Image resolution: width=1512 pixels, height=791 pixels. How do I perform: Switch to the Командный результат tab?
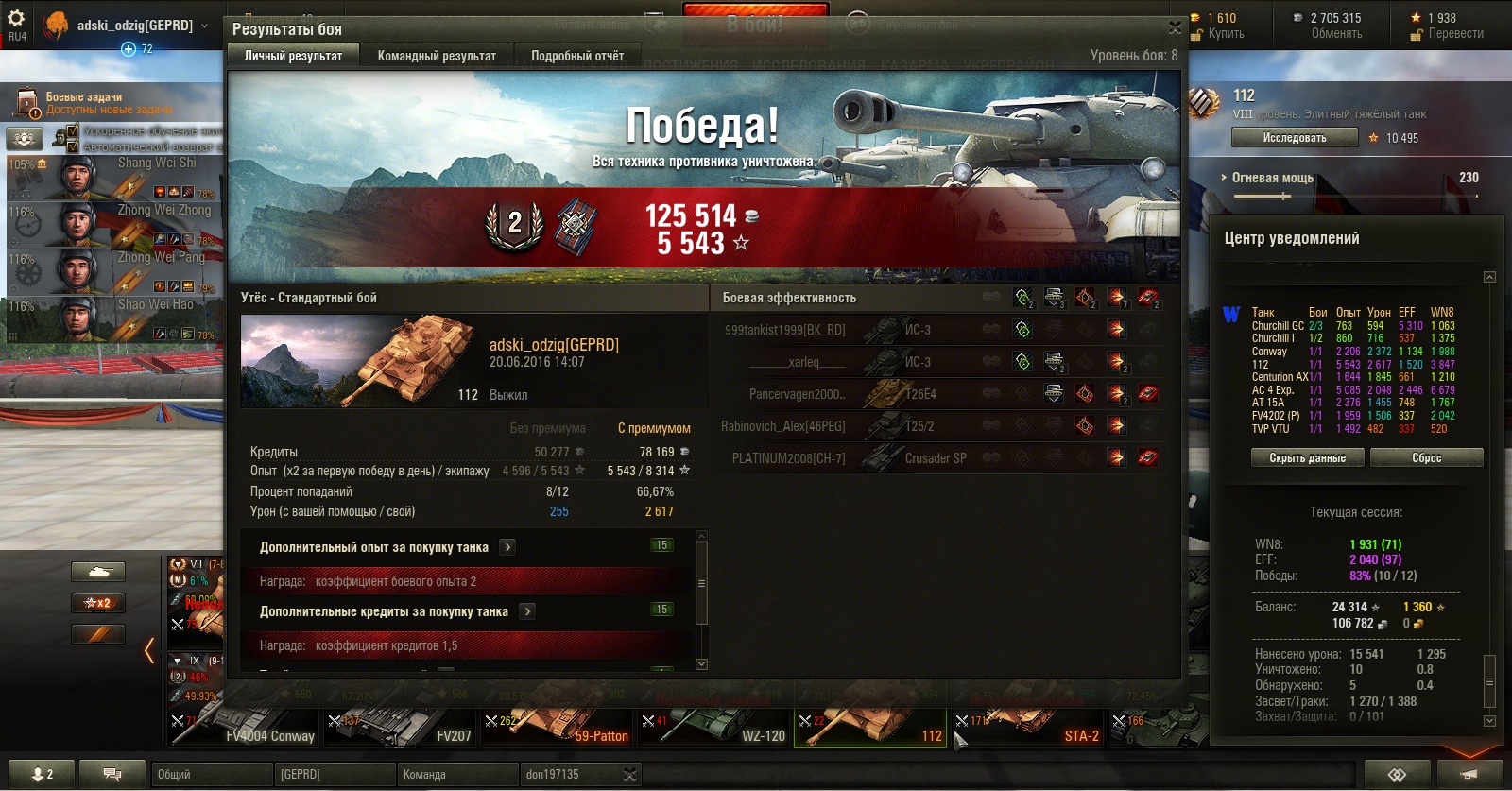pos(437,57)
